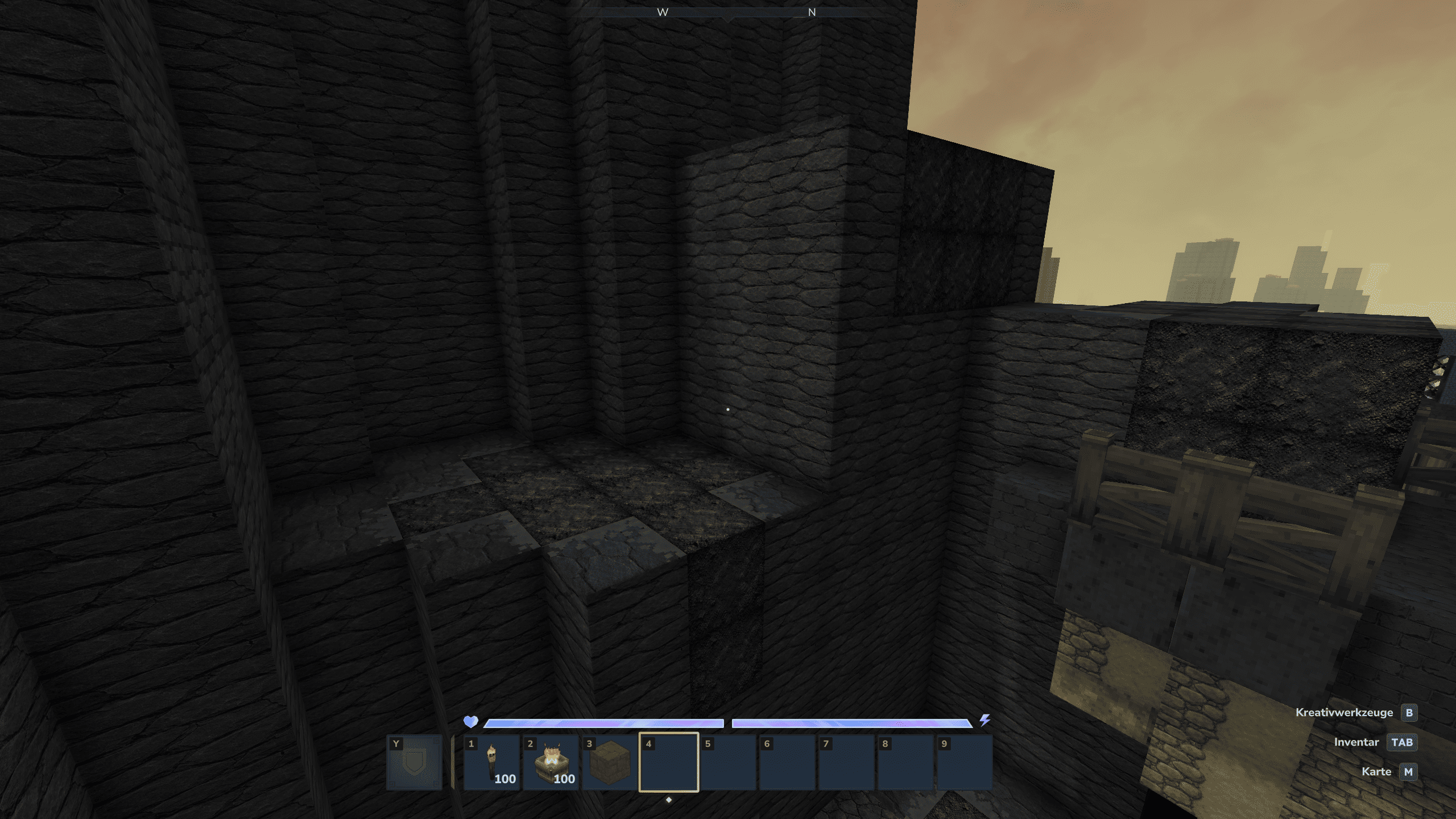Switch to hotbar slot numbered 9
The height and width of the screenshot is (819, 1456).
(965, 762)
